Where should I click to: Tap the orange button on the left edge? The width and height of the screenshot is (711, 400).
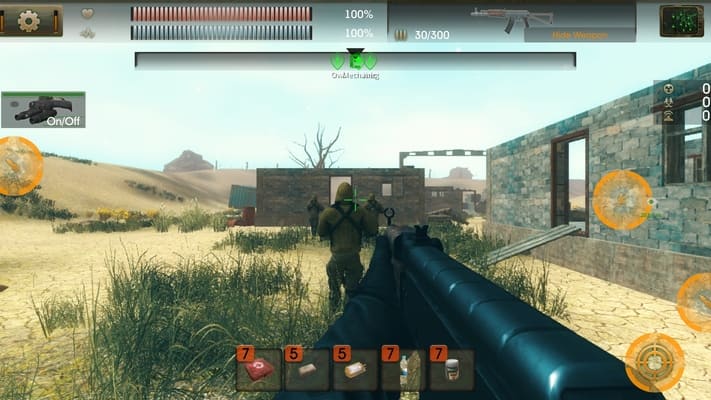[x=17, y=166]
